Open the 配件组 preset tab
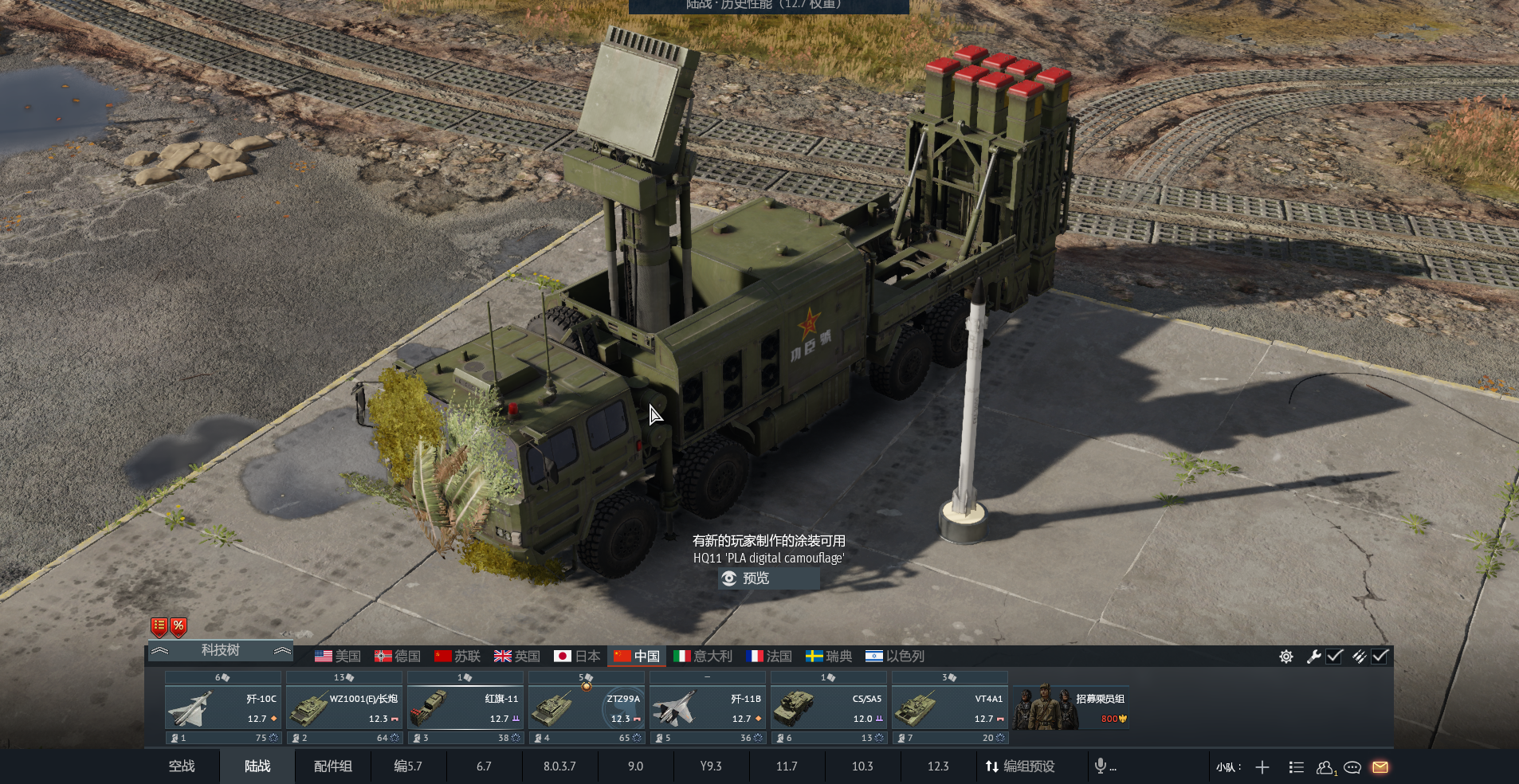 coord(333,766)
